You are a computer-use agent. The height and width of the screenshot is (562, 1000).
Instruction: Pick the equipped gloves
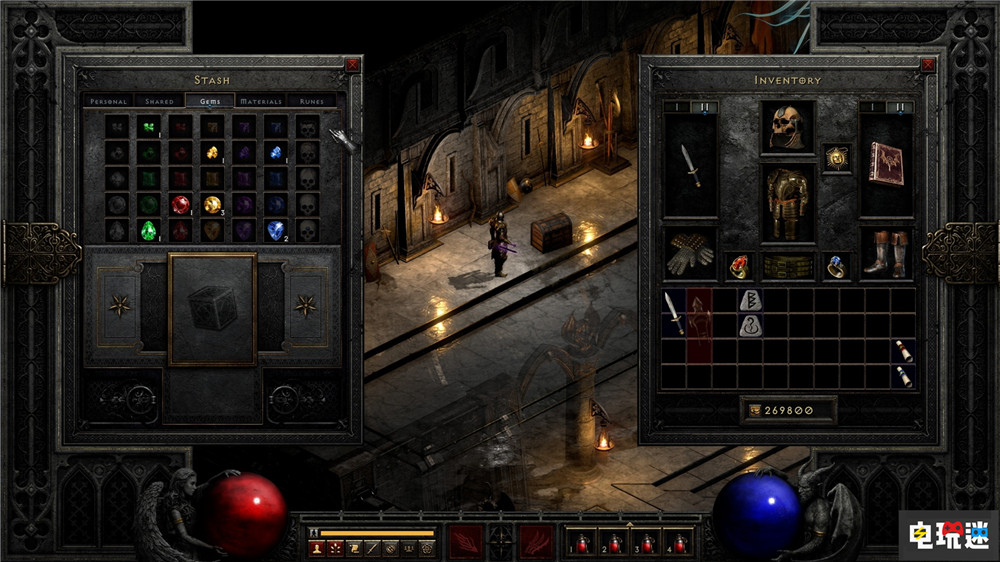689,253
